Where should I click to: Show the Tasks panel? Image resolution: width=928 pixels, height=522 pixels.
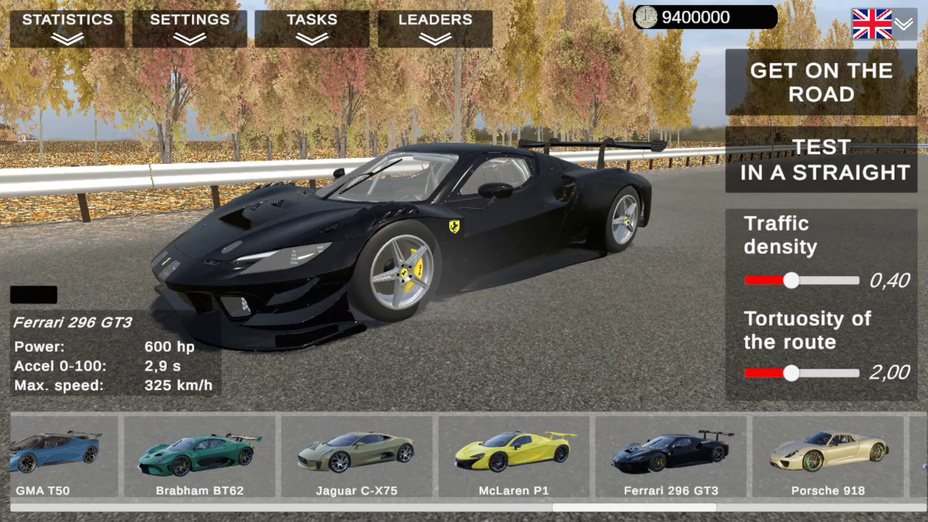(x=312, y=28)
